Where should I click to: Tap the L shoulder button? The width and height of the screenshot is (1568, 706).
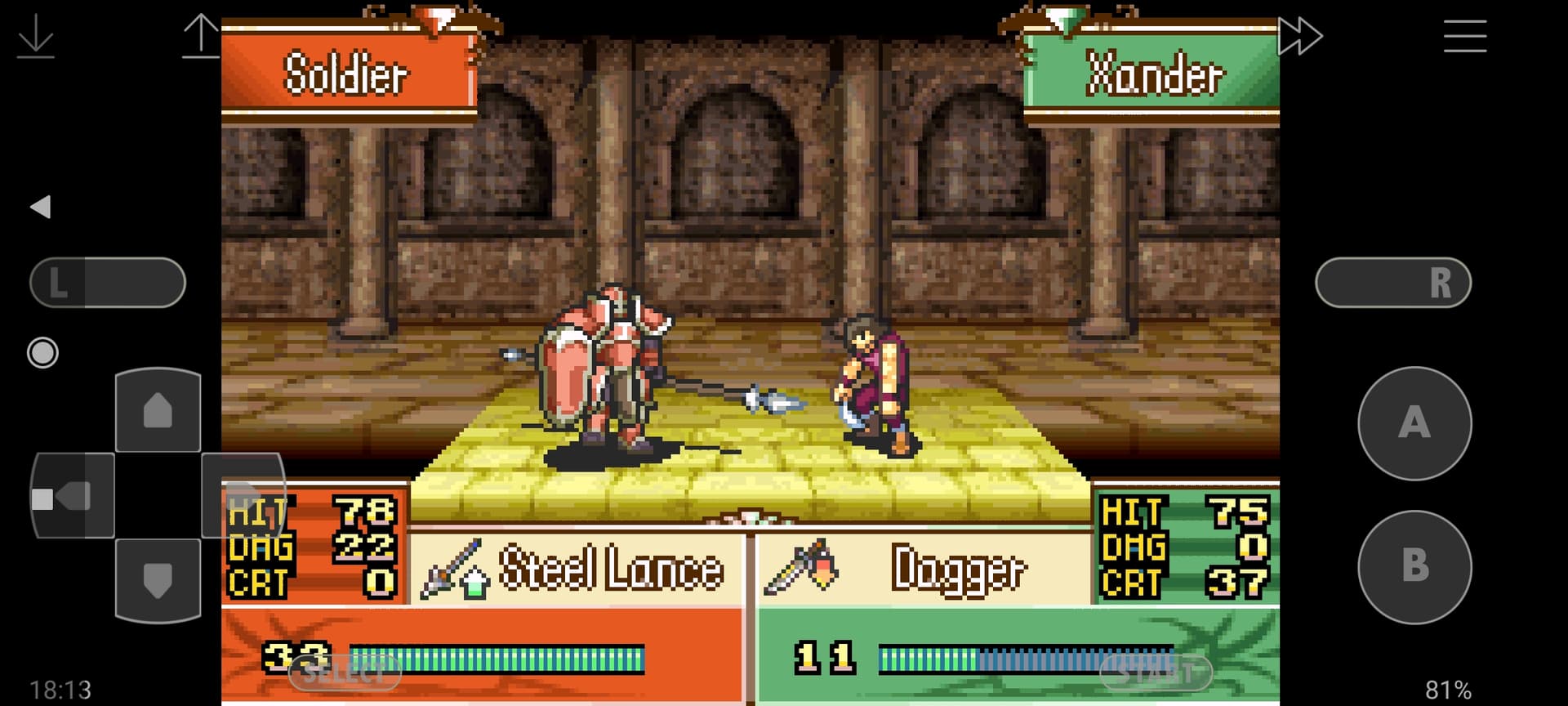(108, 283)
